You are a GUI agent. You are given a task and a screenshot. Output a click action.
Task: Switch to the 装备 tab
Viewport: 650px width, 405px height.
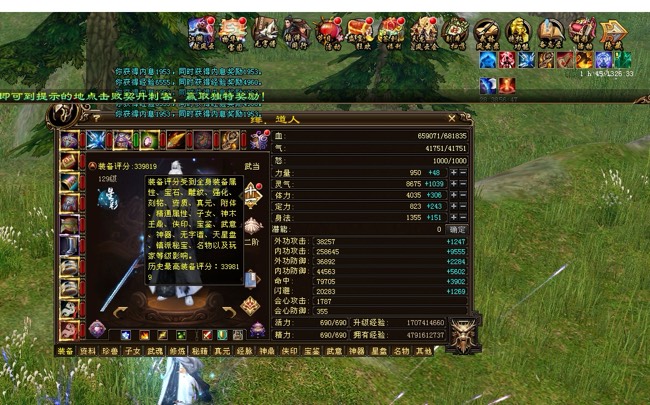pos(65,351)
